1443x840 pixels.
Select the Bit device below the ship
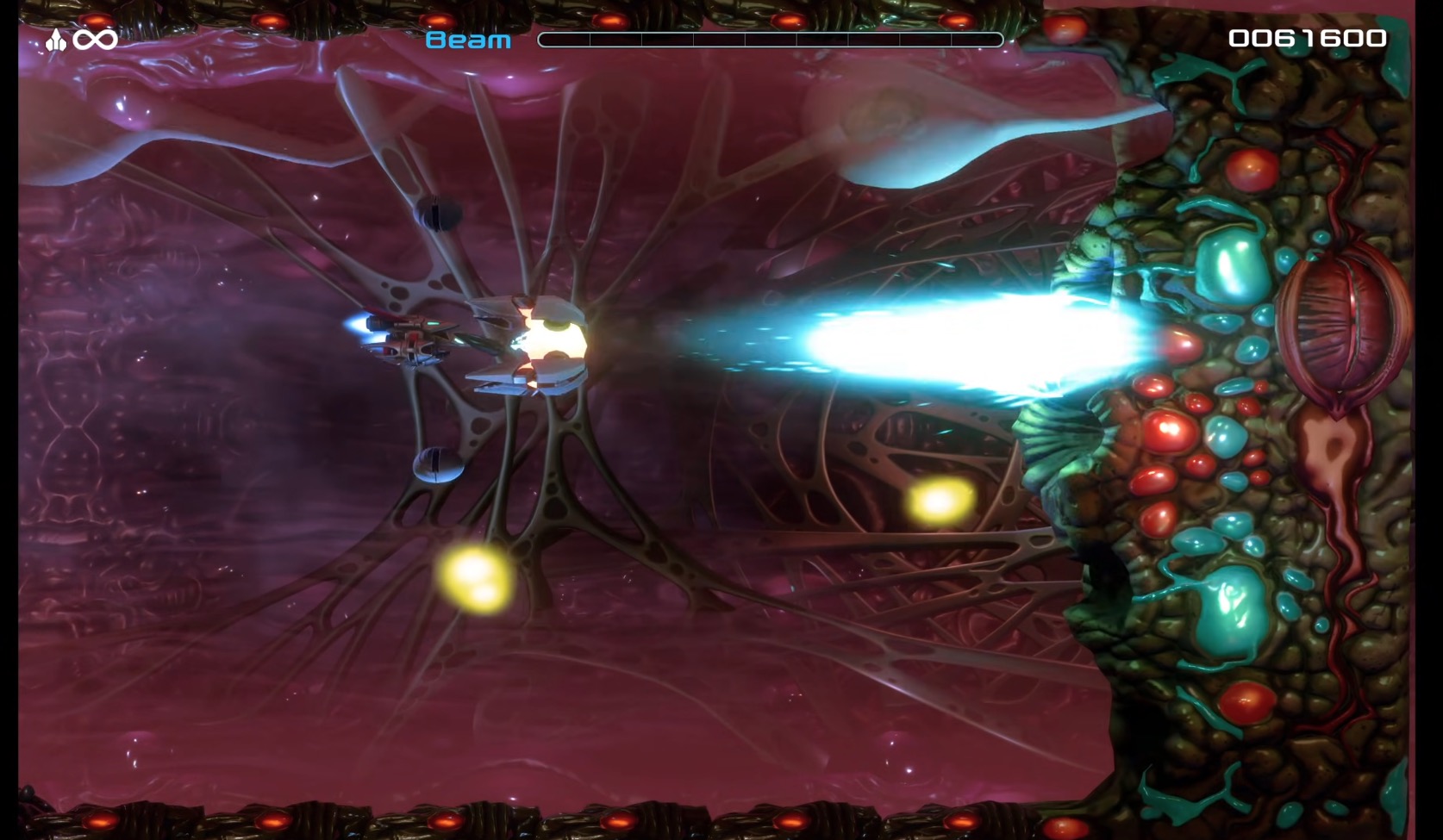click(438, 465)
